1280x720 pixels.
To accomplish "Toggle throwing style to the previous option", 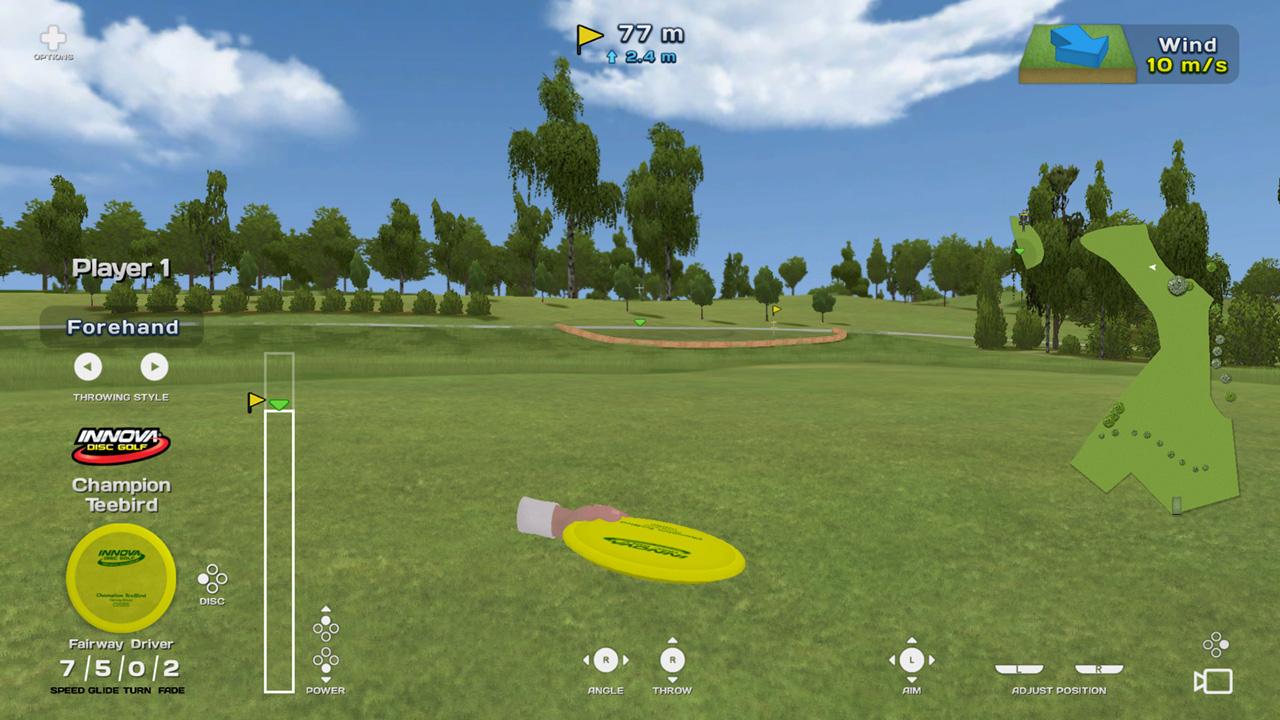I will (88, 367).
